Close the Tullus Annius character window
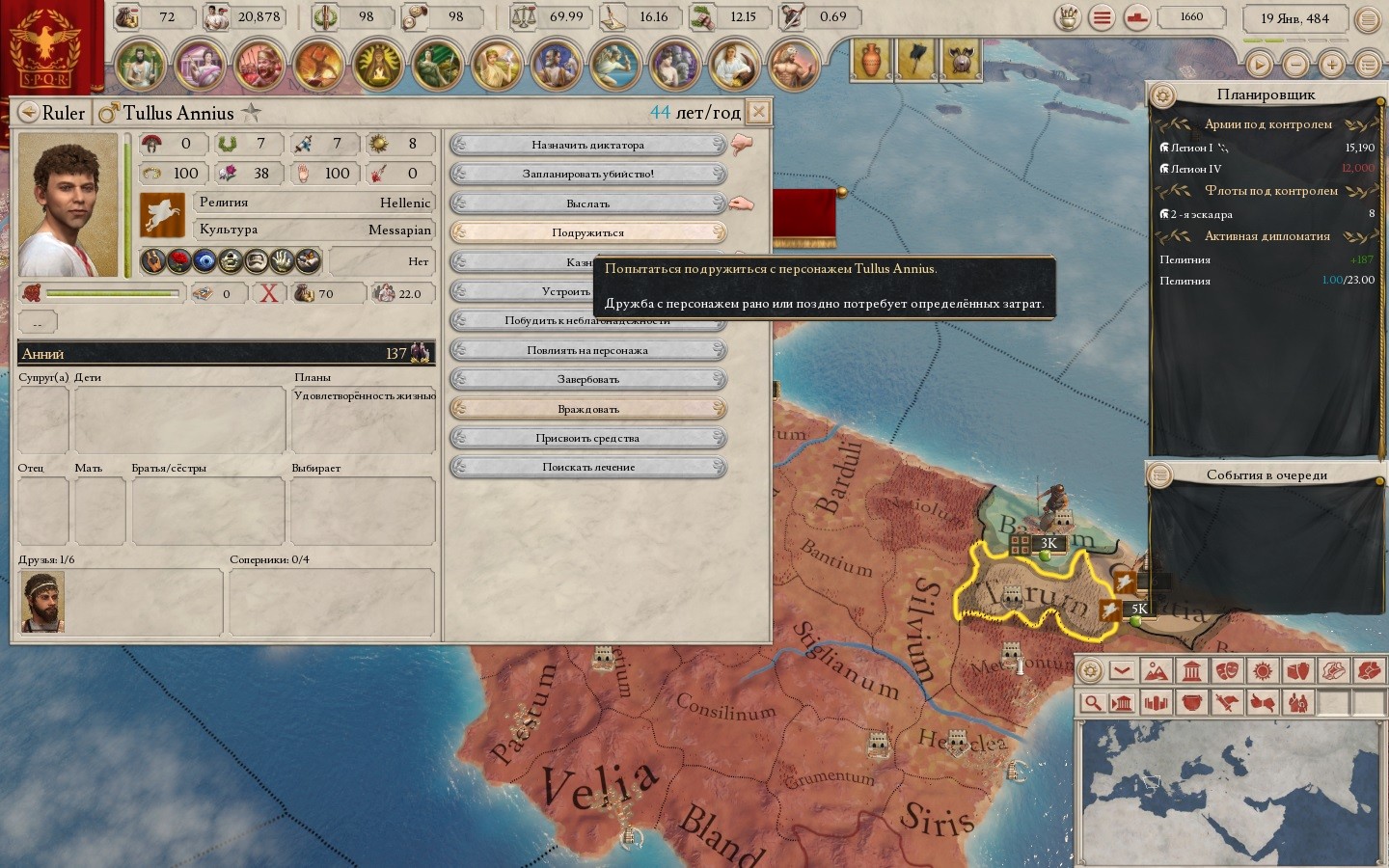 (759, 112)
